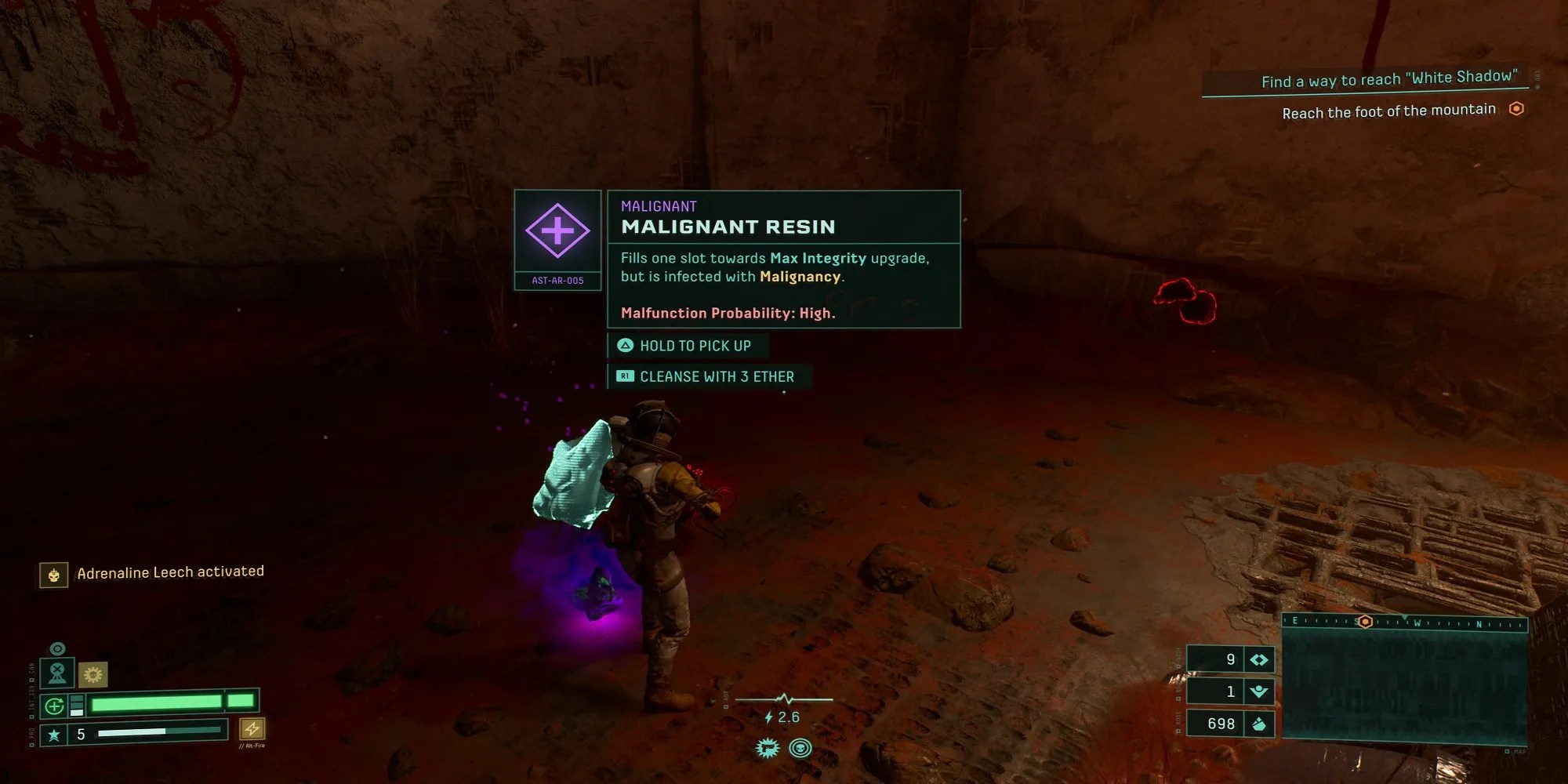Select the spiky weapon trait icon
Viewport: 1568px width, 784px height.
pyautogui.click(x=767, y=748)
